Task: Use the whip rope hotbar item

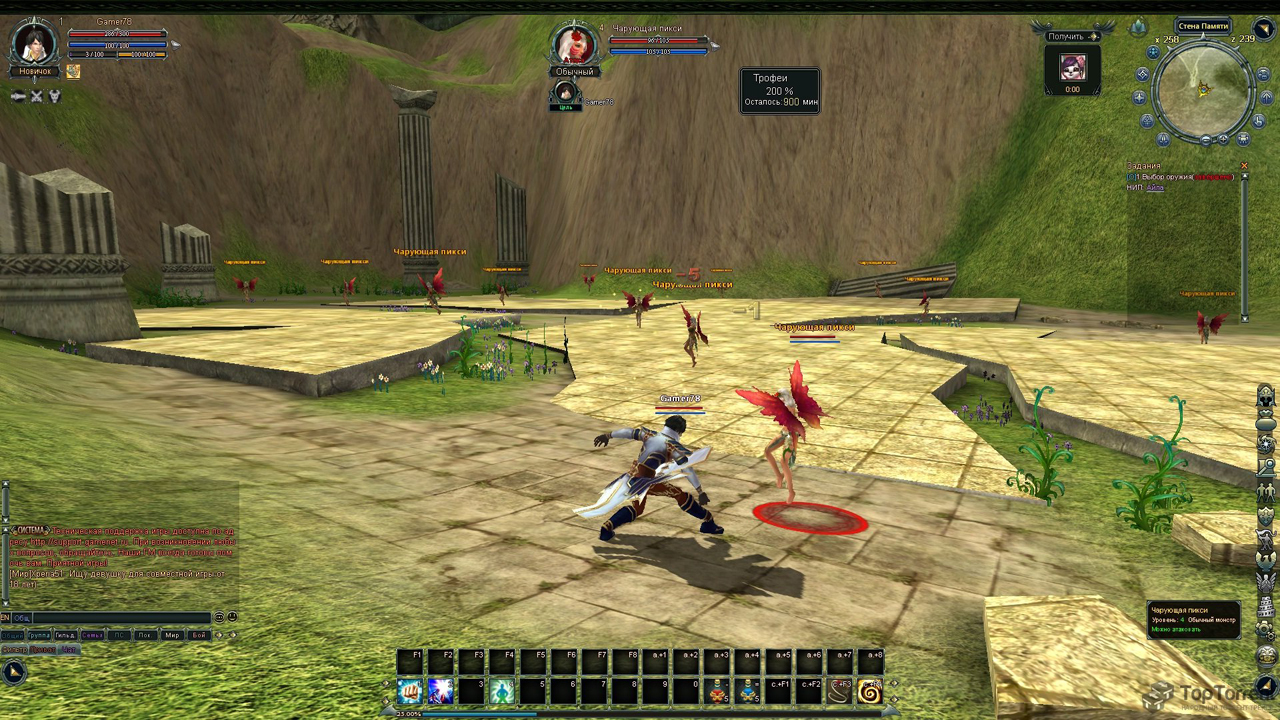Action: pyautogui.click(x=838, y=691)
